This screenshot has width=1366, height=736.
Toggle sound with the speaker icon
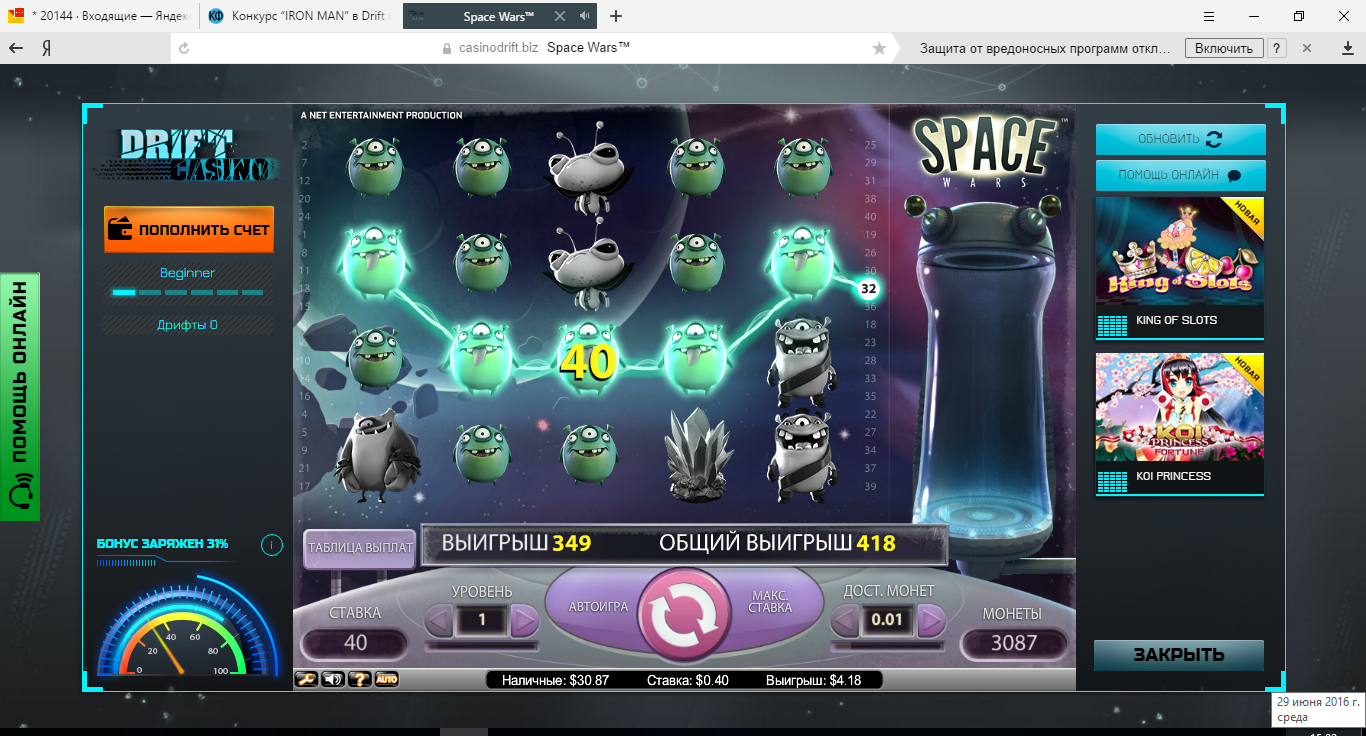click(333, 680)
